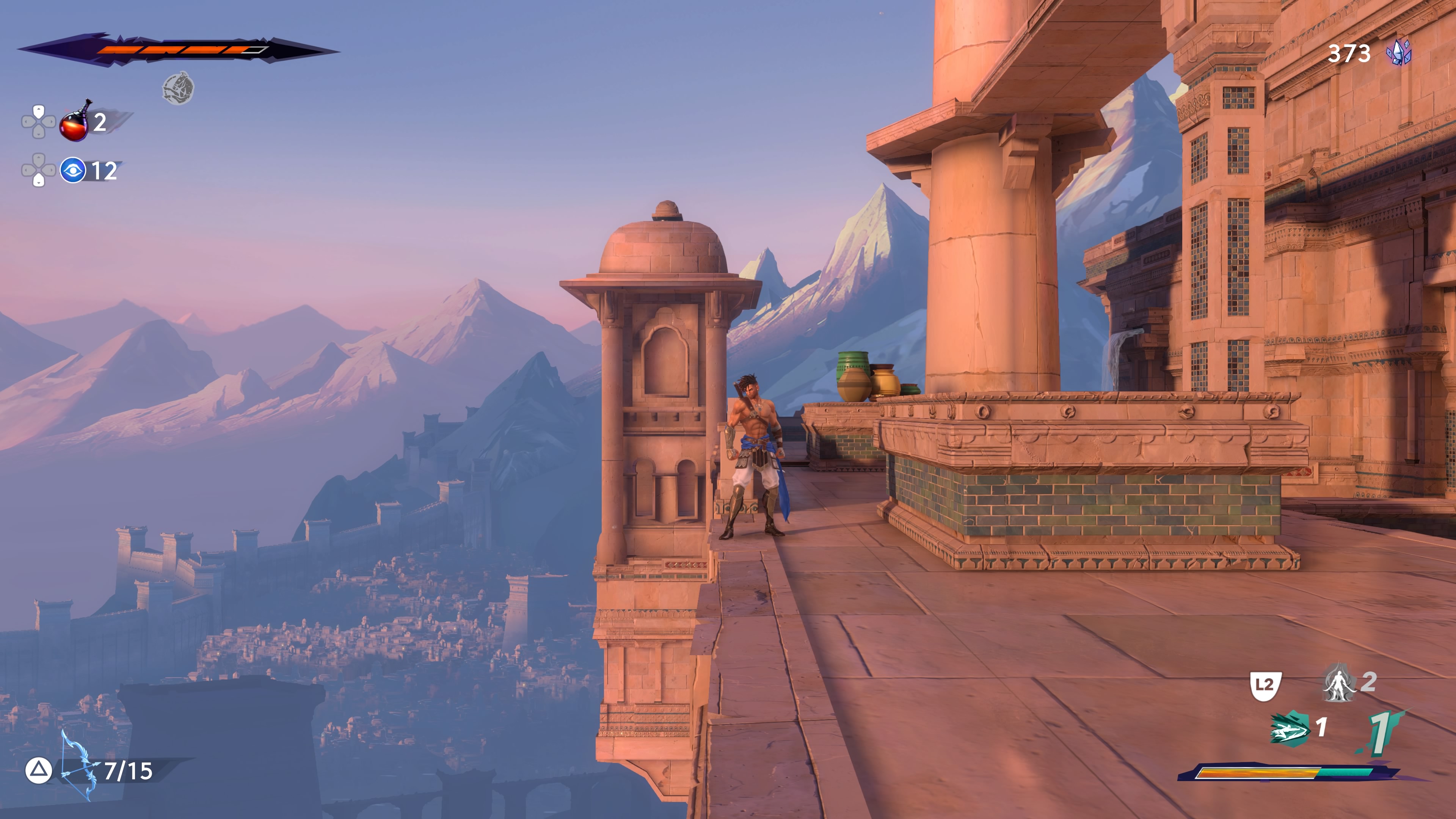Click the blue eye memory shard icon
The image size is (1456, 819).
tap(73, 170)
